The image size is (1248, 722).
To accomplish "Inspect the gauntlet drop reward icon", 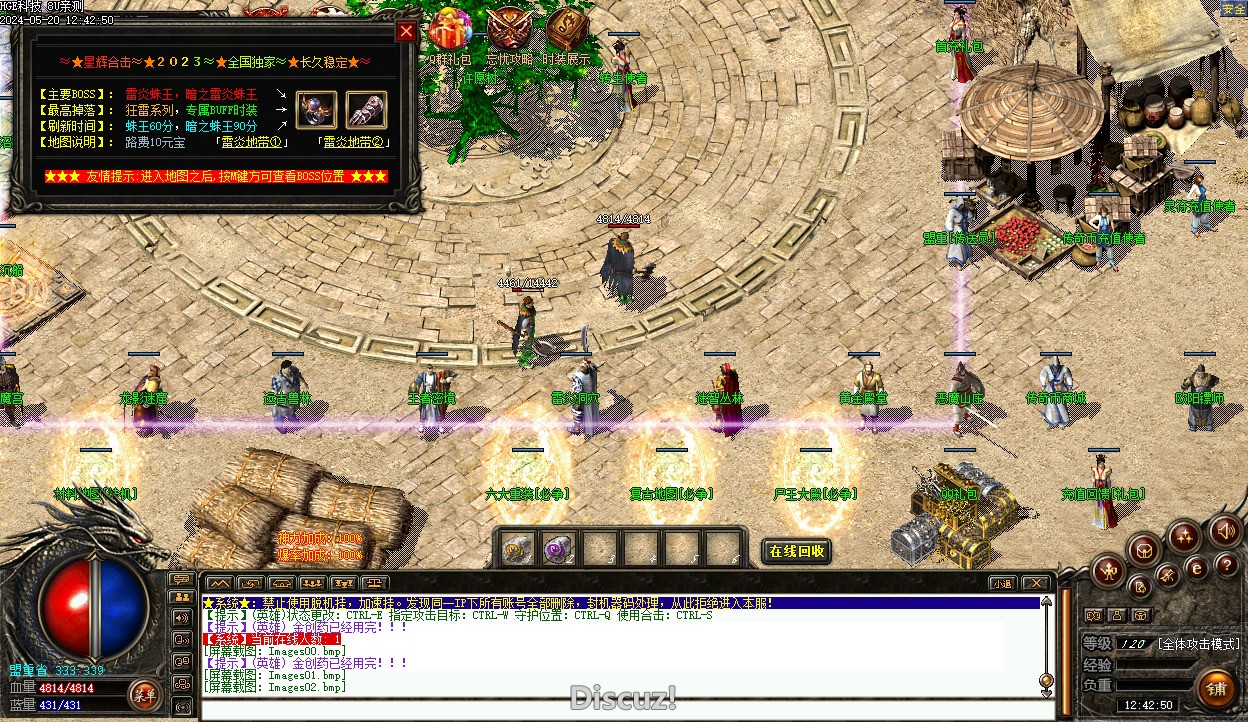I will click(366, 109).
